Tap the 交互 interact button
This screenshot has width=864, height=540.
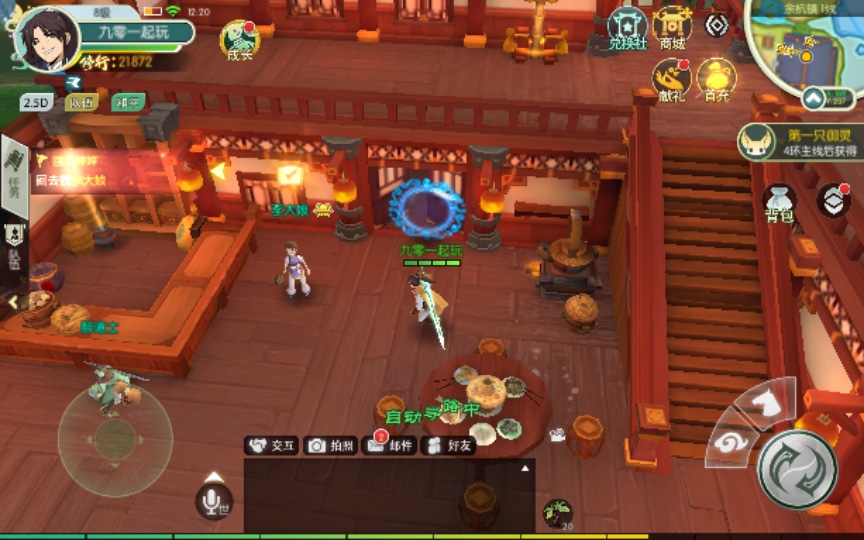273,446
